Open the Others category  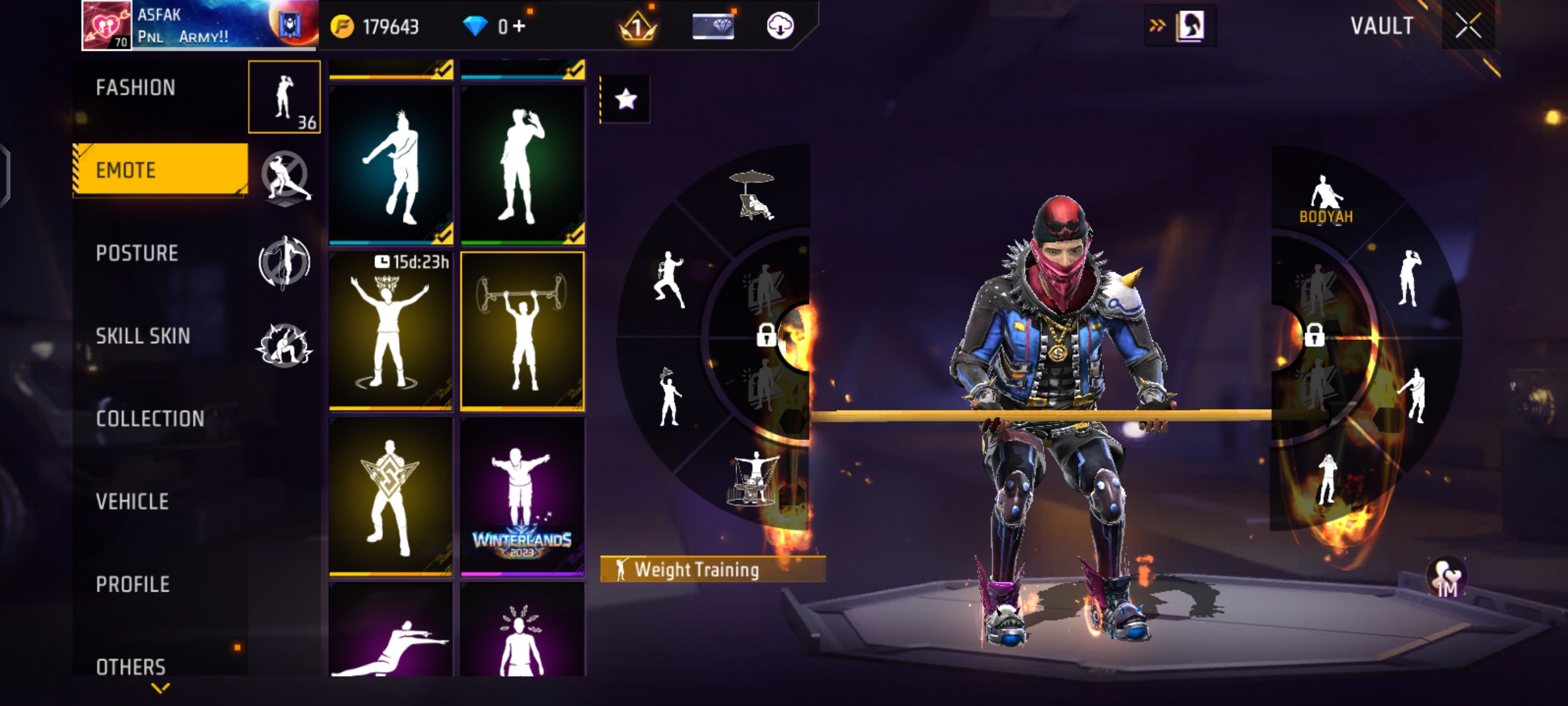click(x=131, y=666)
